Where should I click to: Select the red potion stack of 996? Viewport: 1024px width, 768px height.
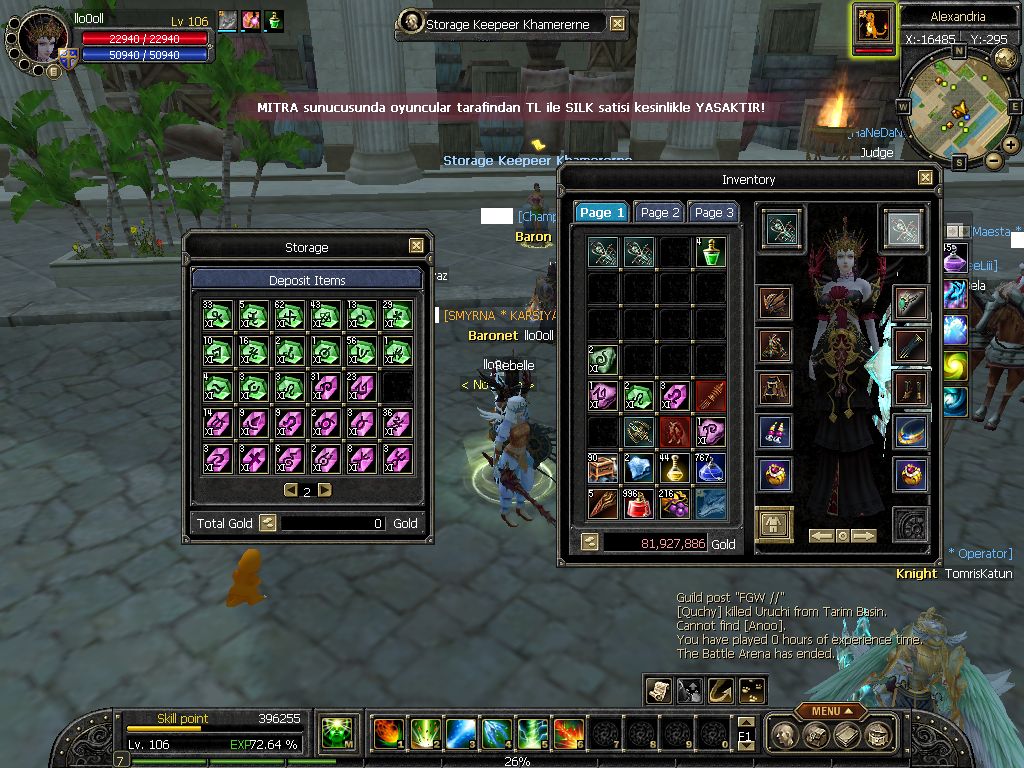click(639, 503)
